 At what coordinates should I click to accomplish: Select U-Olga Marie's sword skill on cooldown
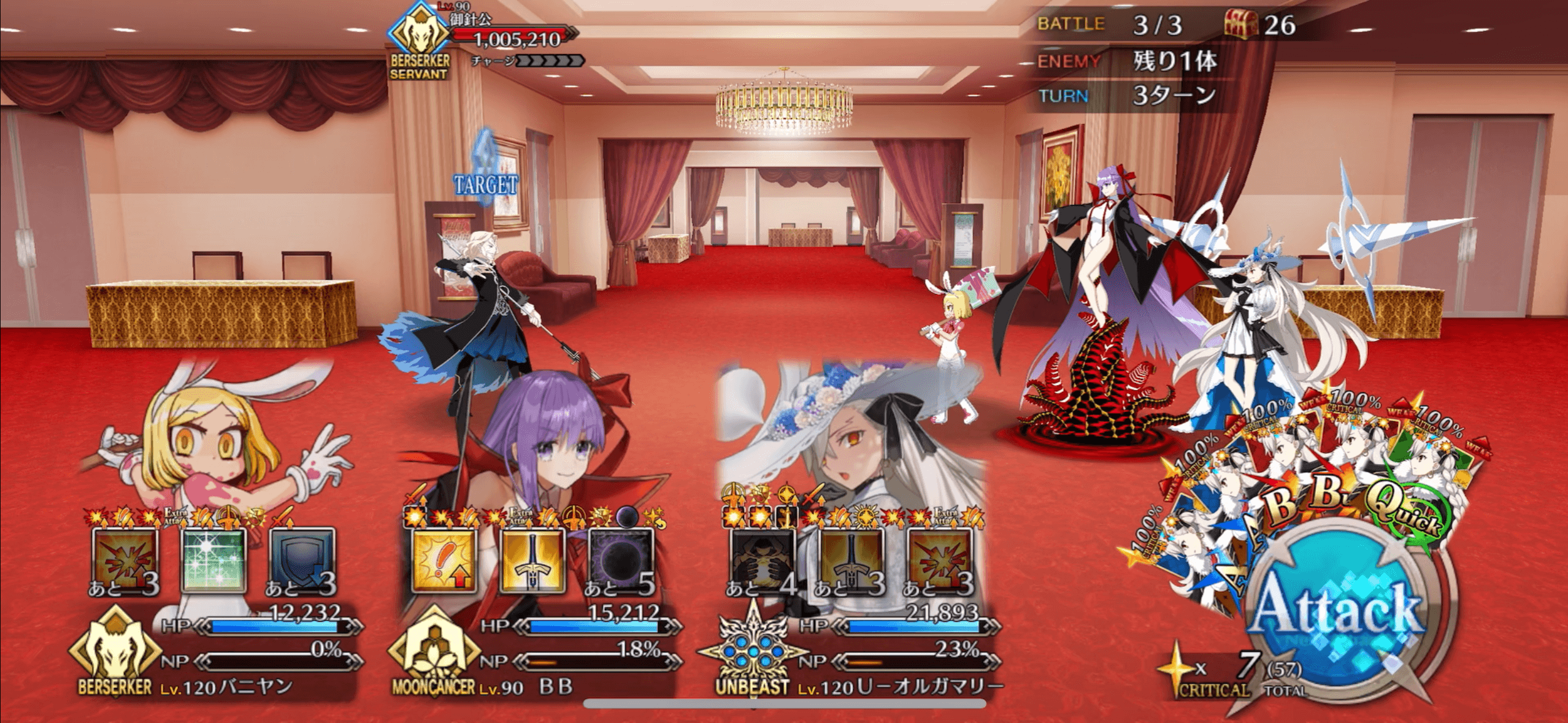click(851, 560)
